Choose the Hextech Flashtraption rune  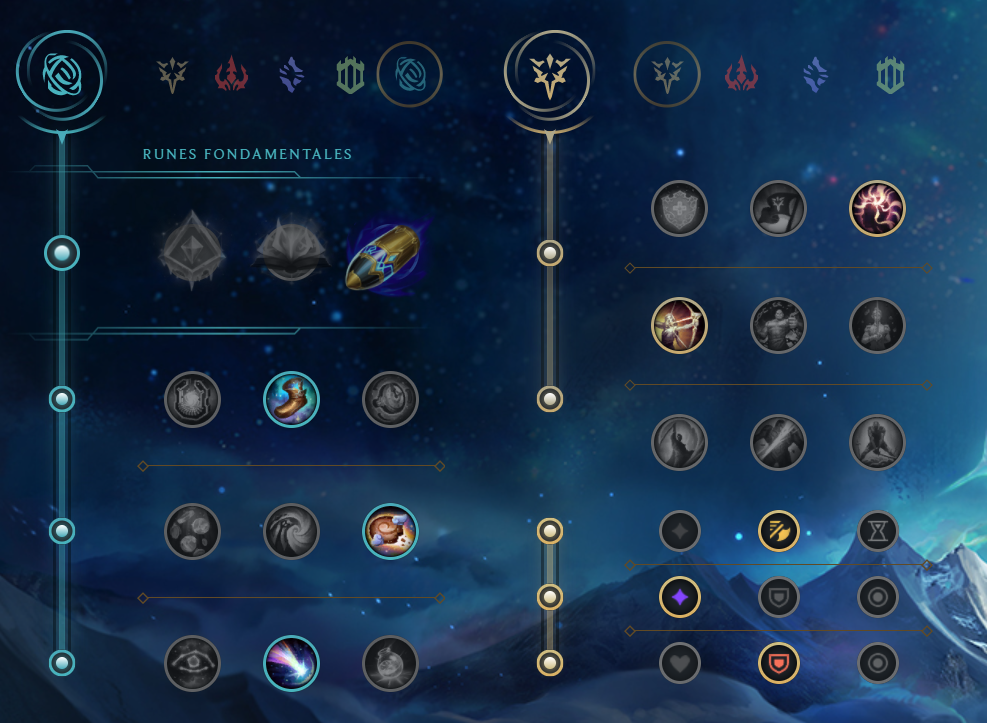pyautogui.click(x=193, y=399)
